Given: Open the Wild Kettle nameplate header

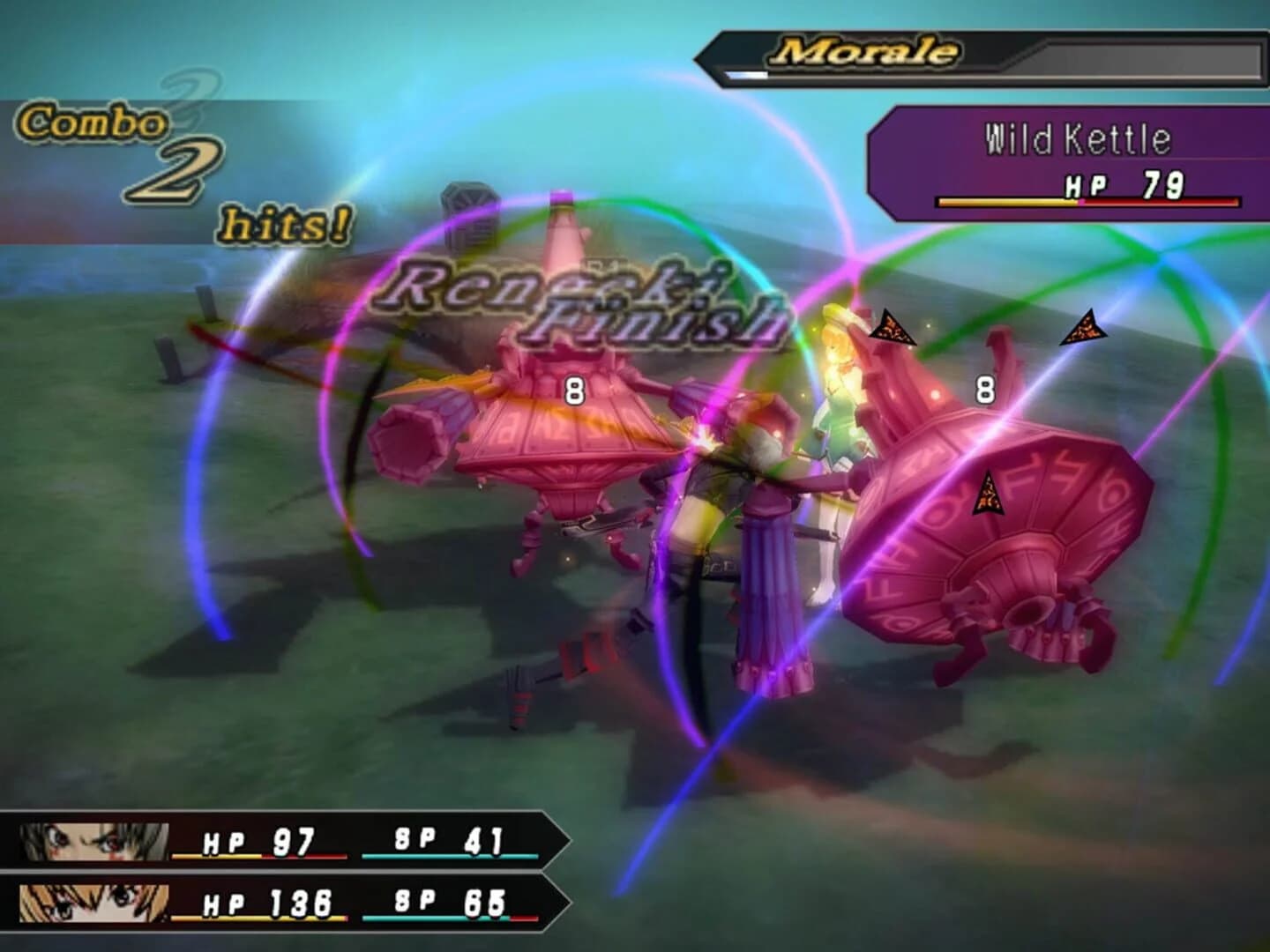Looking at the screenshot, I should tap(1078, 138).
